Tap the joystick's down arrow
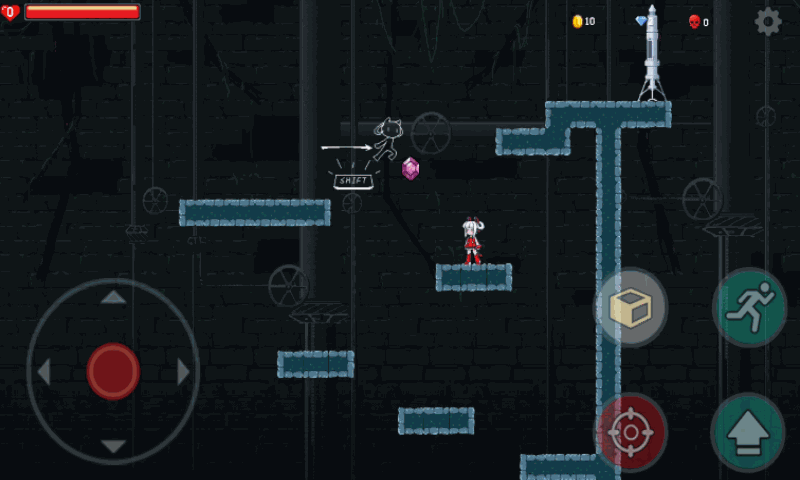 pos(113,446)
